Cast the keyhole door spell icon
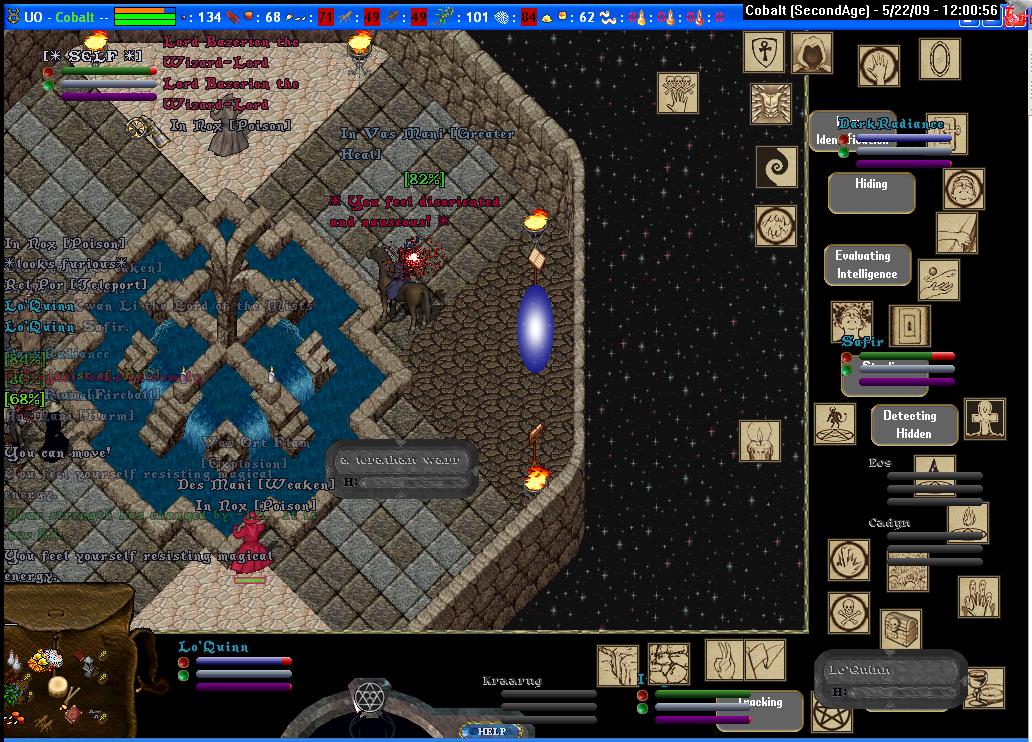Viewport: 1032px width, 742px height. click(x=910, y=326)
